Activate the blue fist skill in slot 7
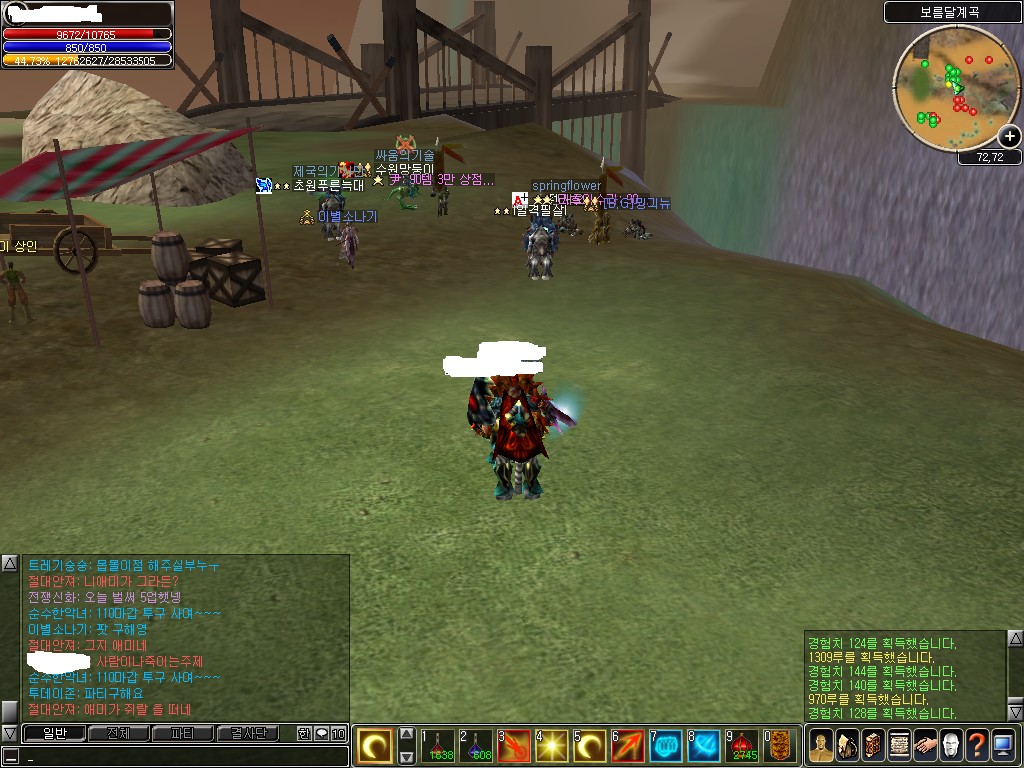This screenshot has height=768, width=1024. 665,745
